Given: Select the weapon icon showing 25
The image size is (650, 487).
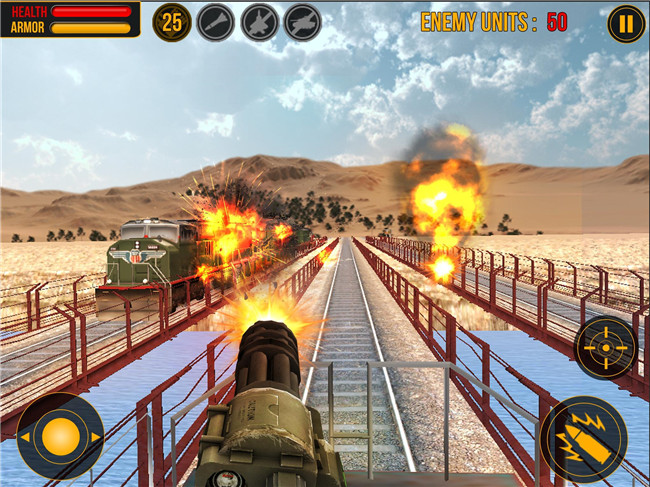Looking at the screenshot, I should point(172,22).
